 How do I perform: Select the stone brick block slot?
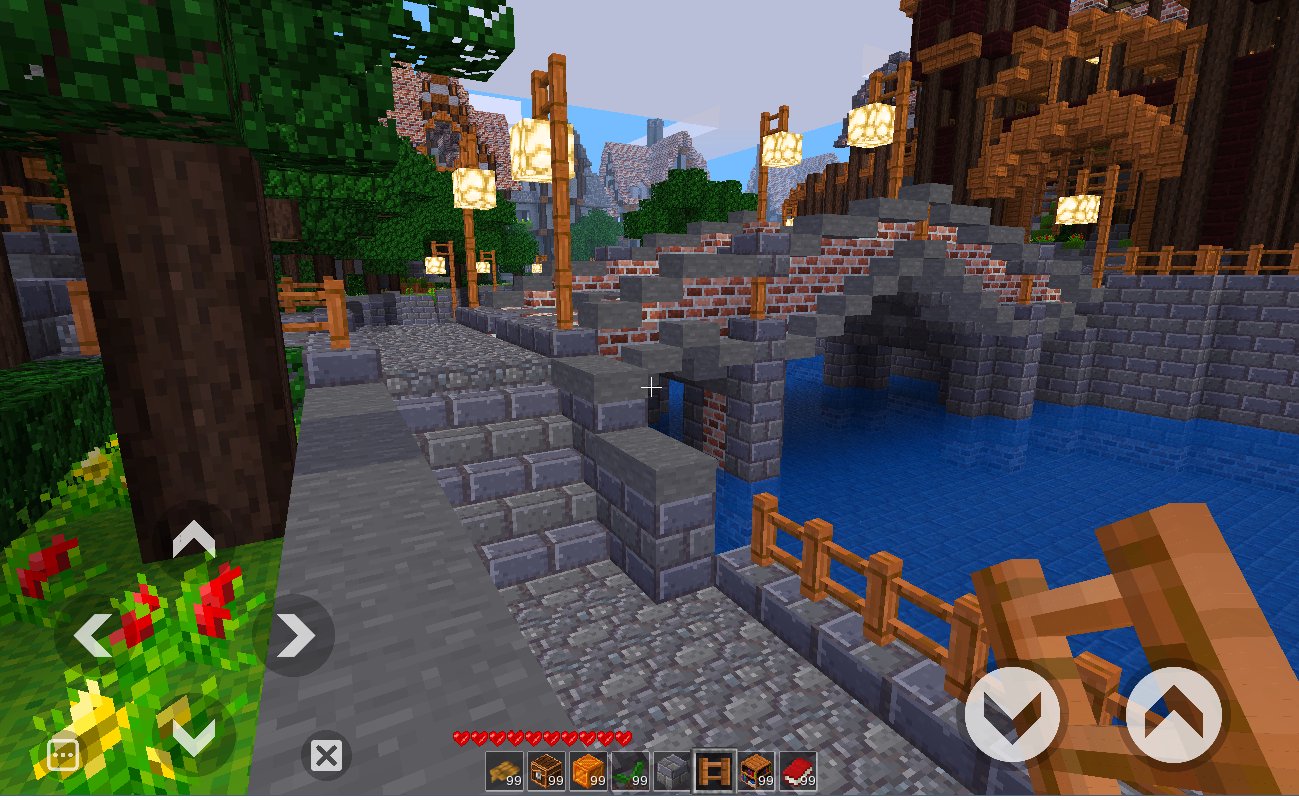[672, 770]
